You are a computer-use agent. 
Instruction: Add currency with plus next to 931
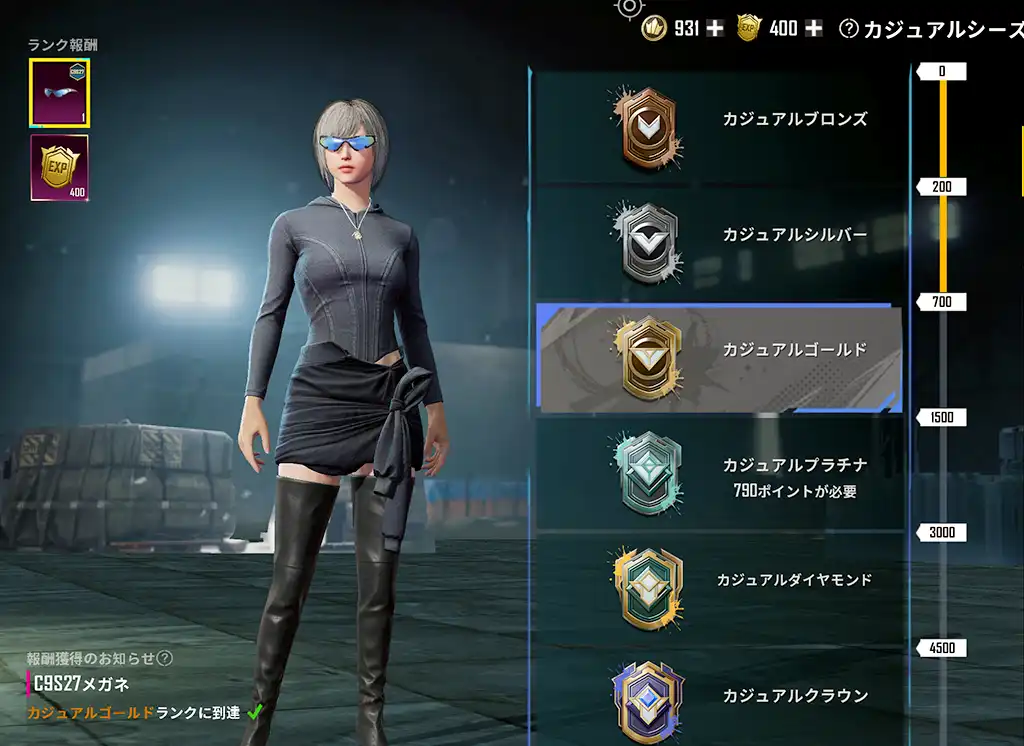click(x=714, y=28)
